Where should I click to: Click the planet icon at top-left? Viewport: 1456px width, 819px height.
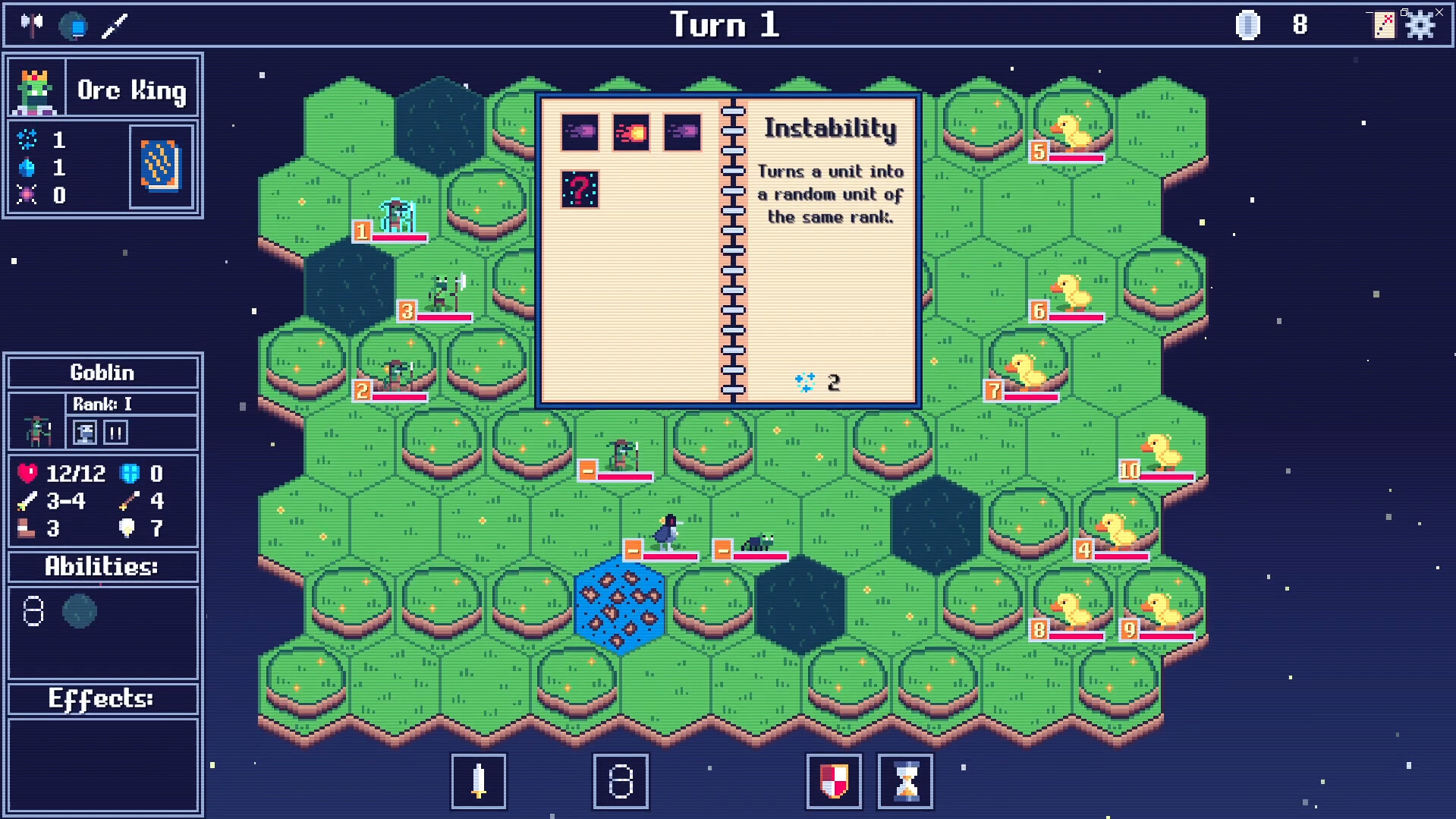pos(74,24)
